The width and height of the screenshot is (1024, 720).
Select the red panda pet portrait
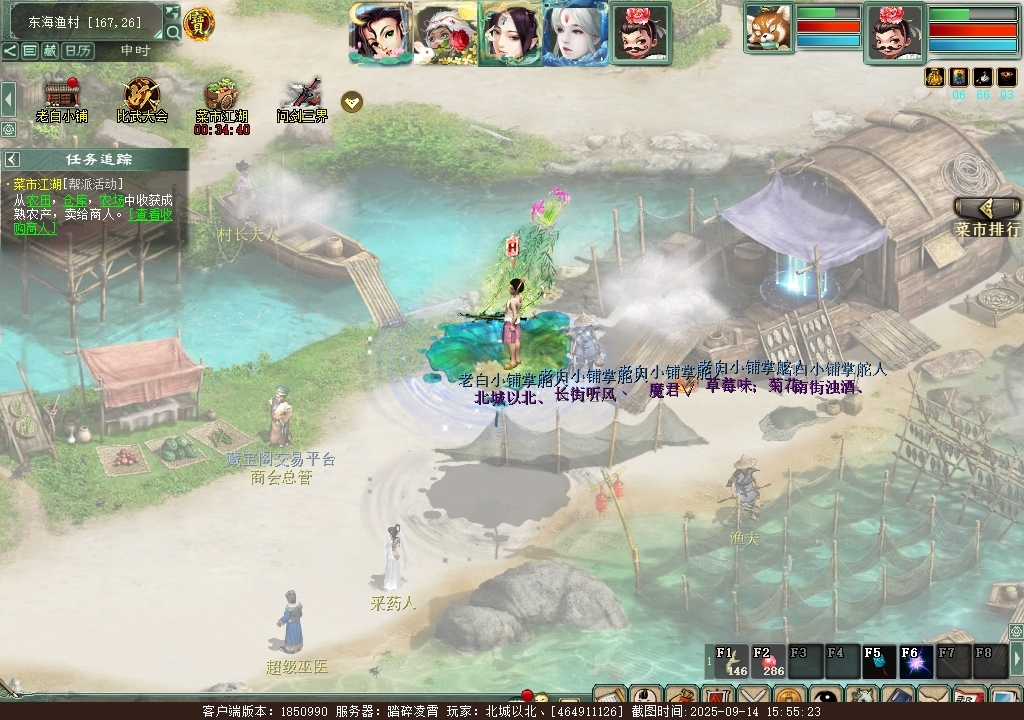pyautogui.click(x=768, y=27)
